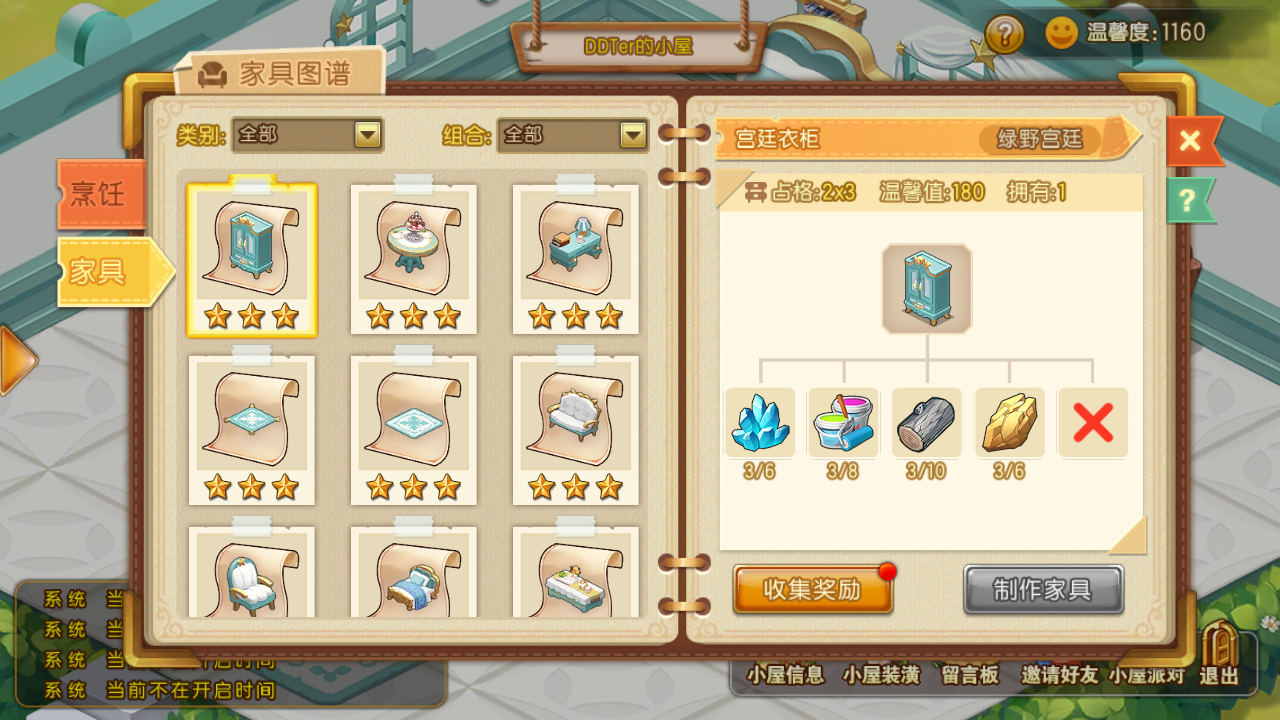The width and height of the screenshot is (1280, 720).
Task: Open the 组合 combination dropdown
Action: [573, 135]
